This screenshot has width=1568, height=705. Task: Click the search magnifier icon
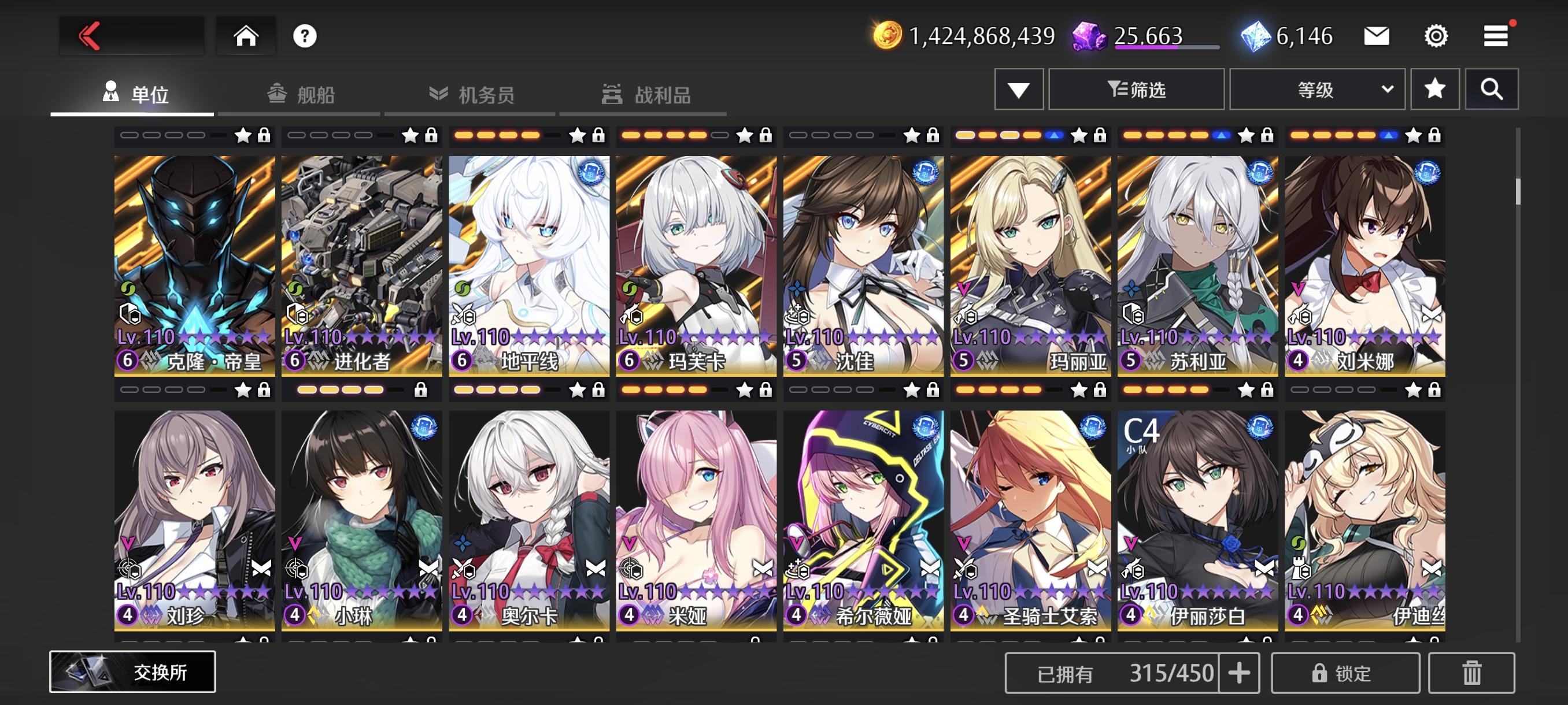[x=1492, y=89]
